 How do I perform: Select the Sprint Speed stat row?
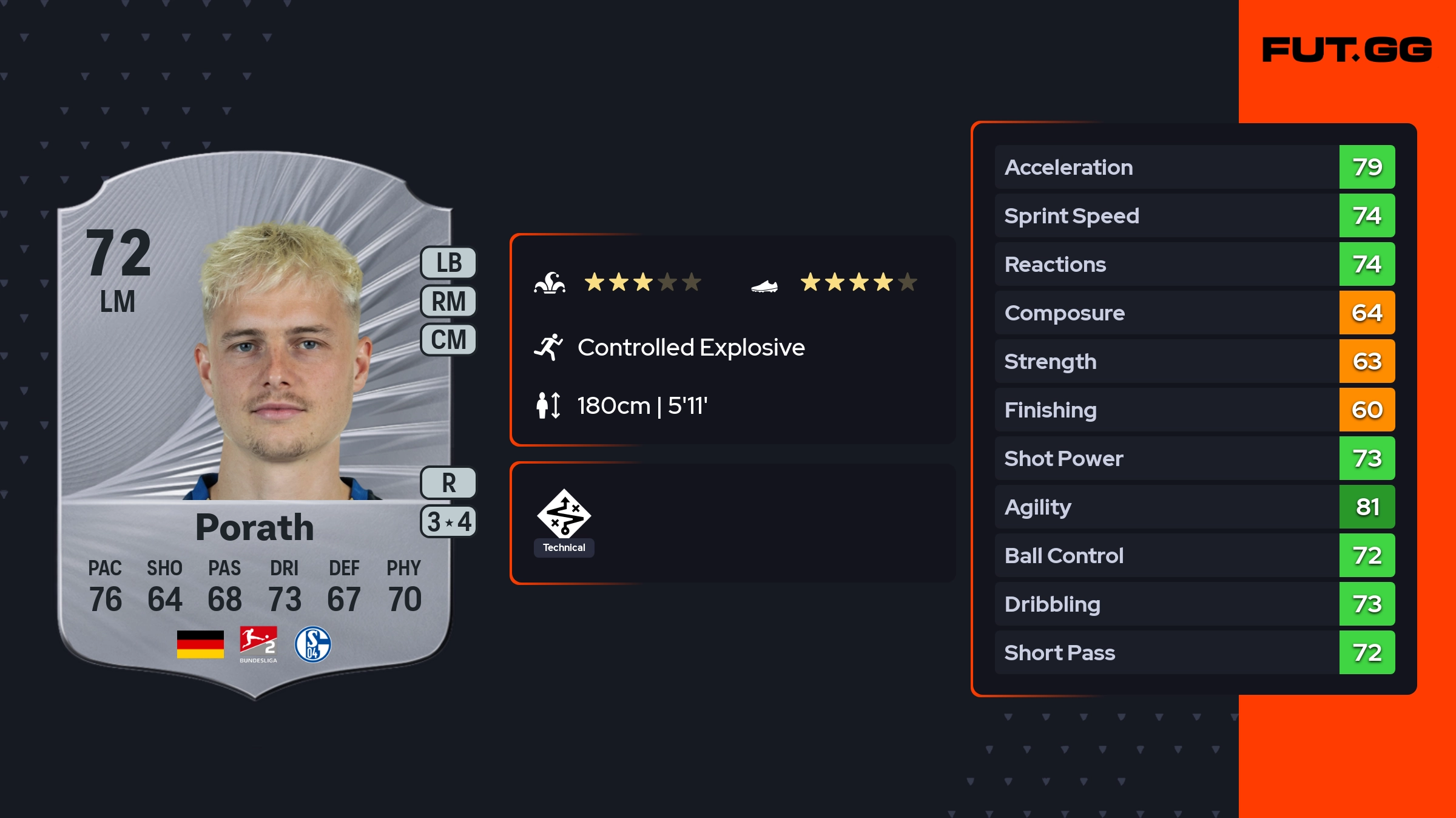[1194, 215]
